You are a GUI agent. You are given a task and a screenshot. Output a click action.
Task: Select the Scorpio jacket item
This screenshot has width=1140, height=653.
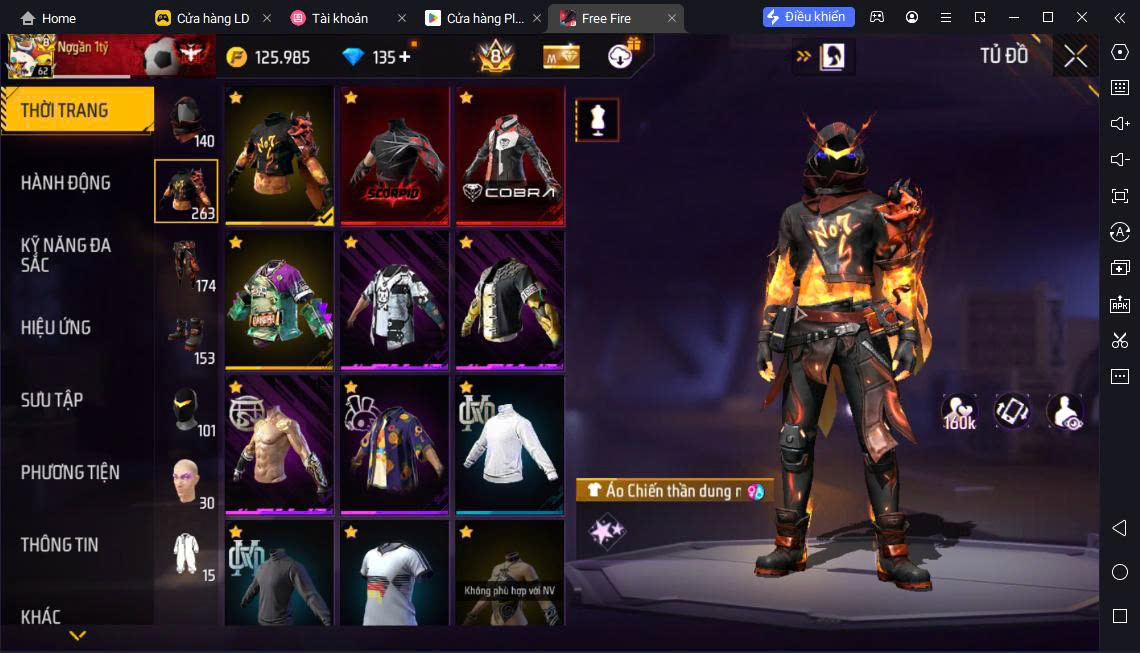click(394, 155)
